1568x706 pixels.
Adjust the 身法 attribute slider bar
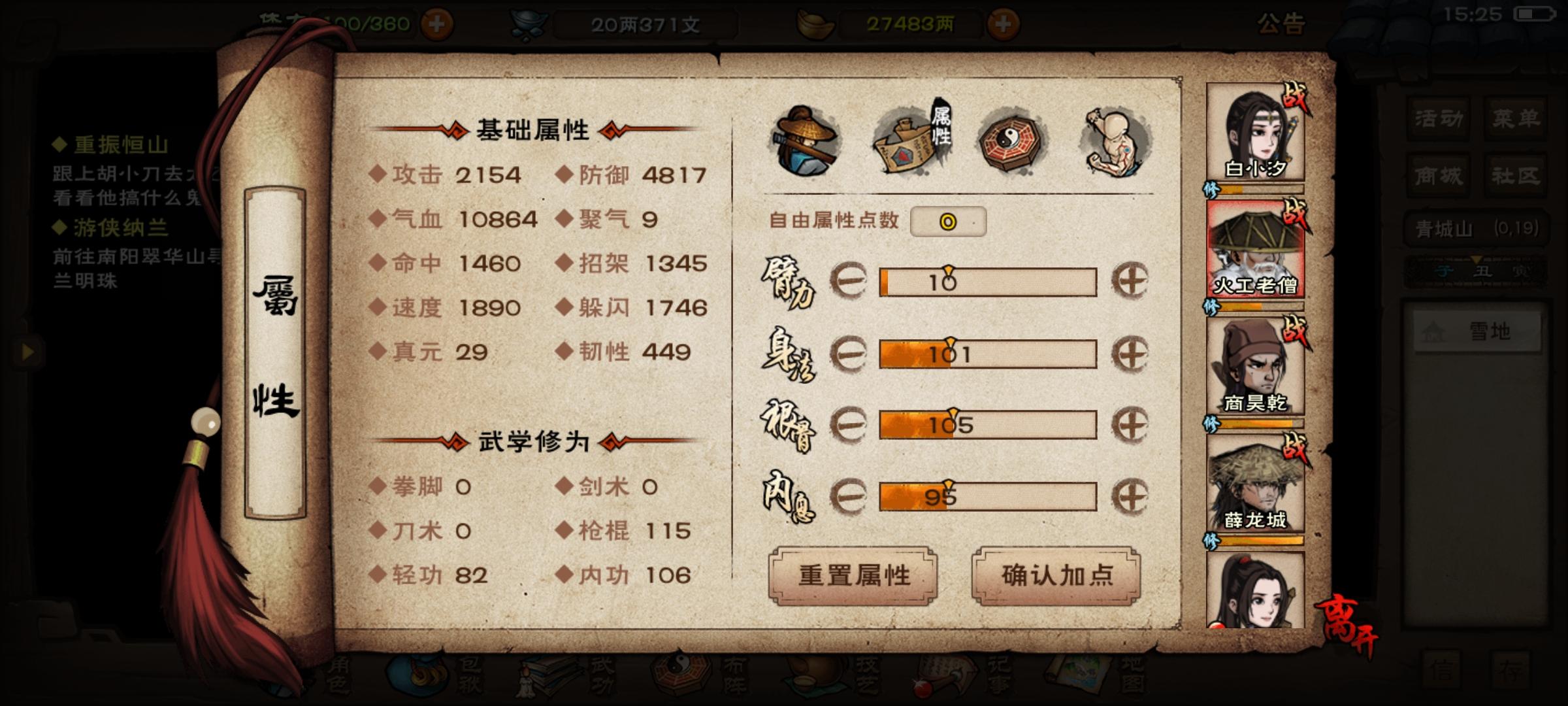(987, 355)
